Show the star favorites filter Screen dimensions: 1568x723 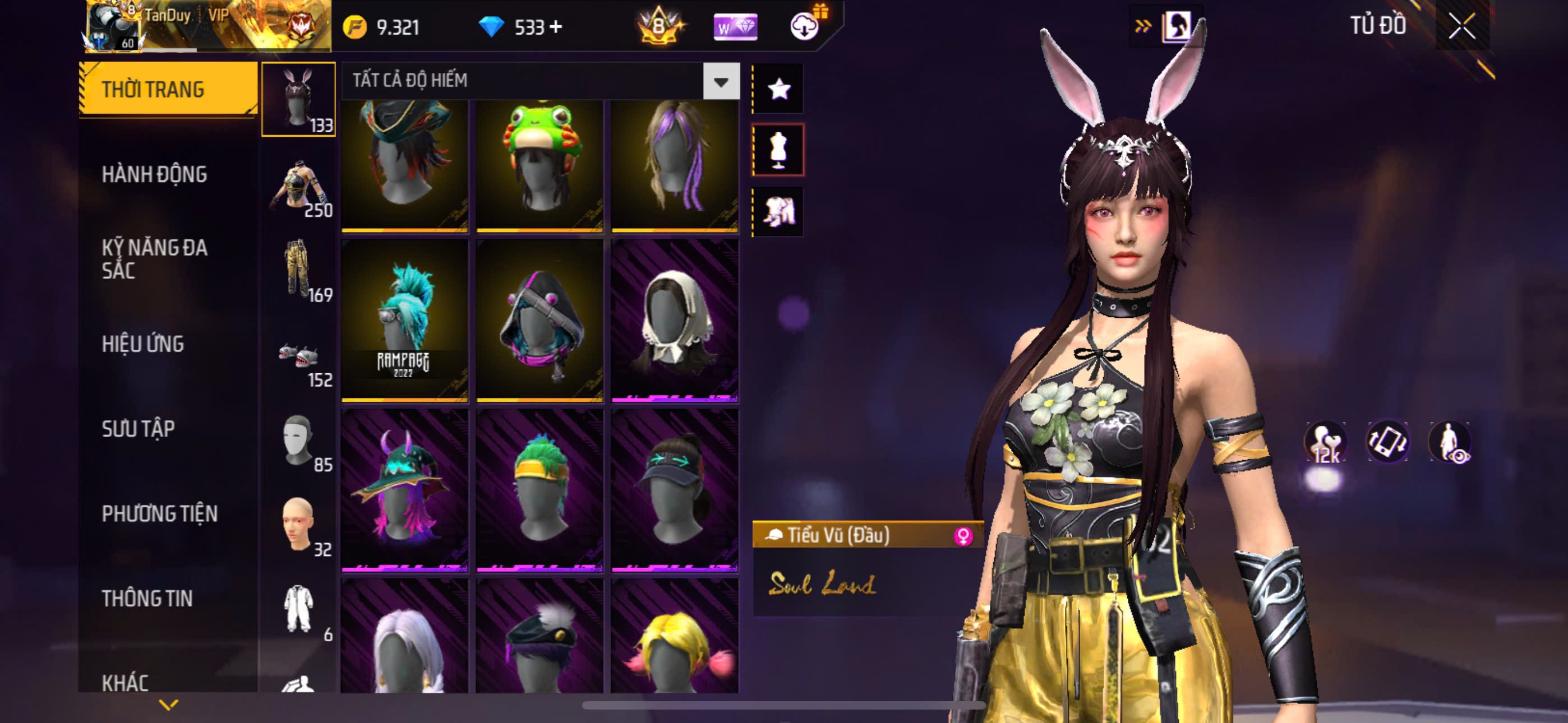[x=778, y=90]
